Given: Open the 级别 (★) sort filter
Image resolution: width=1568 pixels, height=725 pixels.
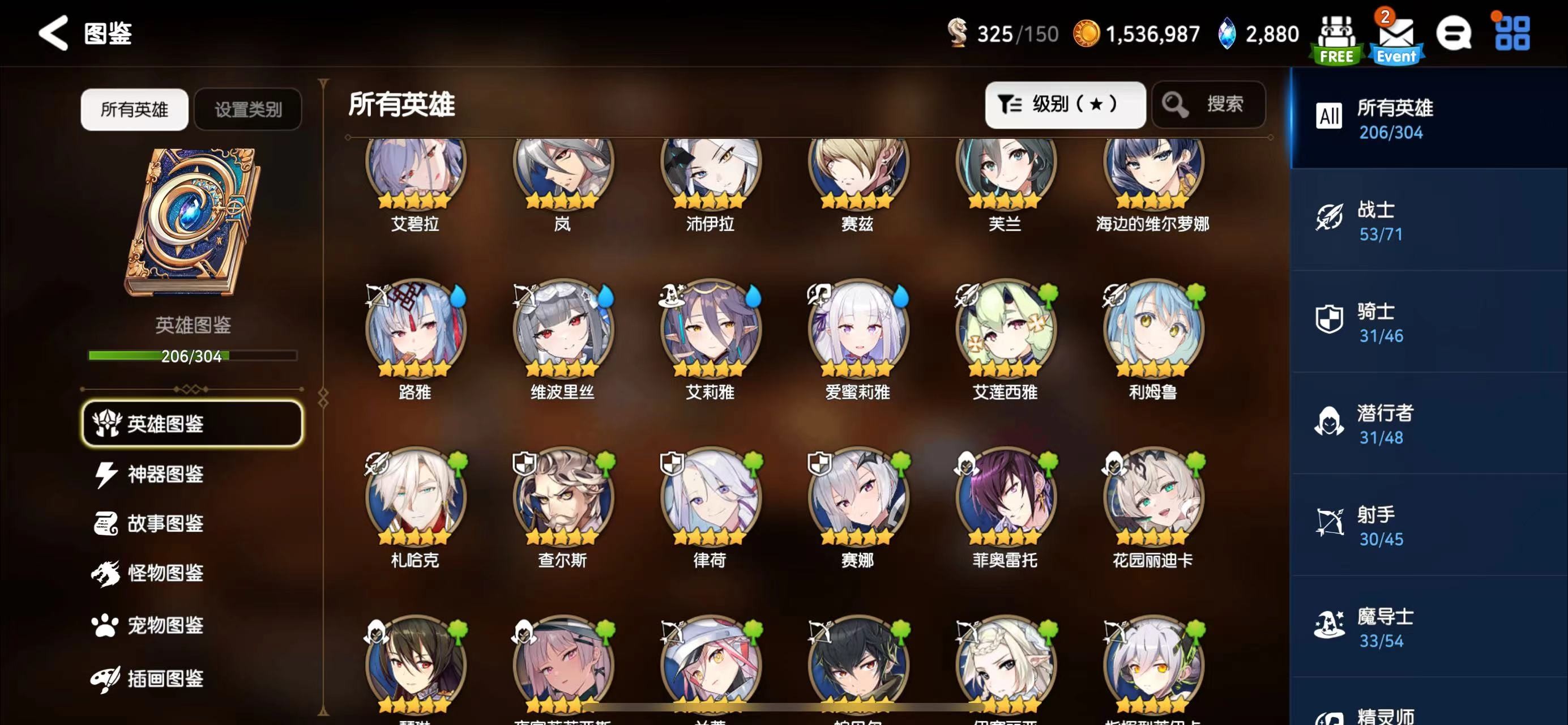Looking at the screenshot, I should [x=1065, y=105].
